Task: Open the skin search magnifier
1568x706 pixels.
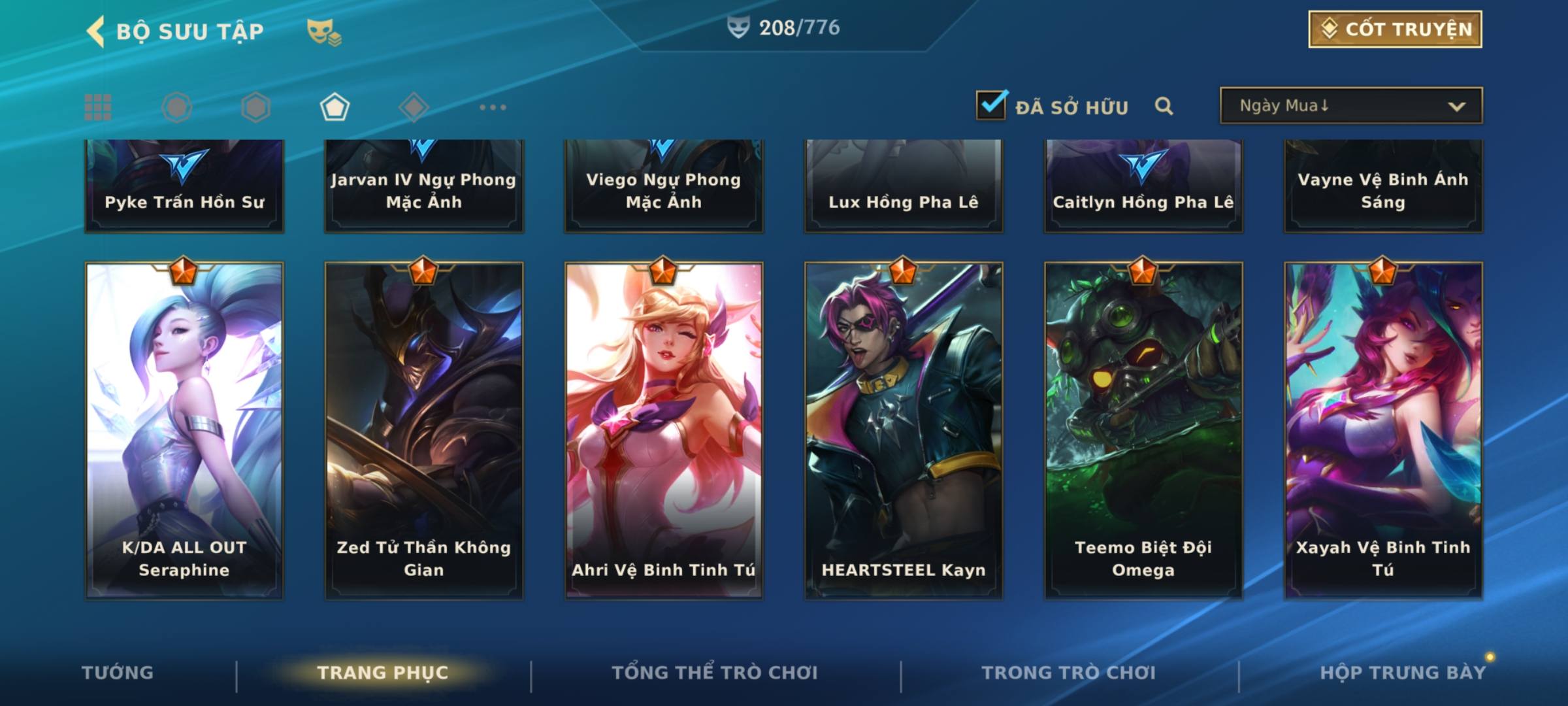Action: pos(1164,106)
